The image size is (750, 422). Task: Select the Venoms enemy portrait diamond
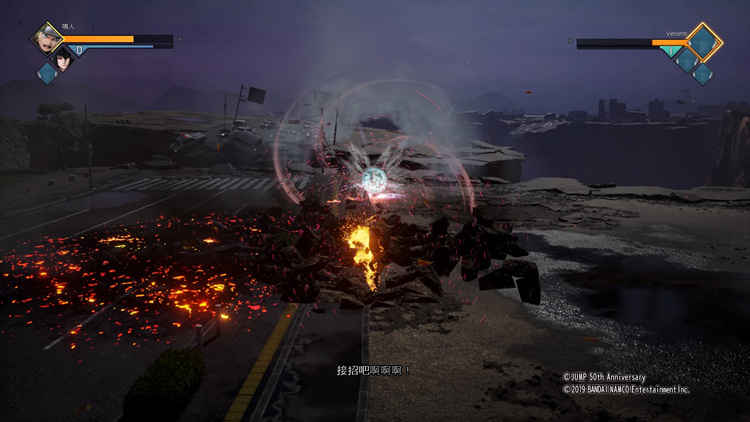(704, 41)
